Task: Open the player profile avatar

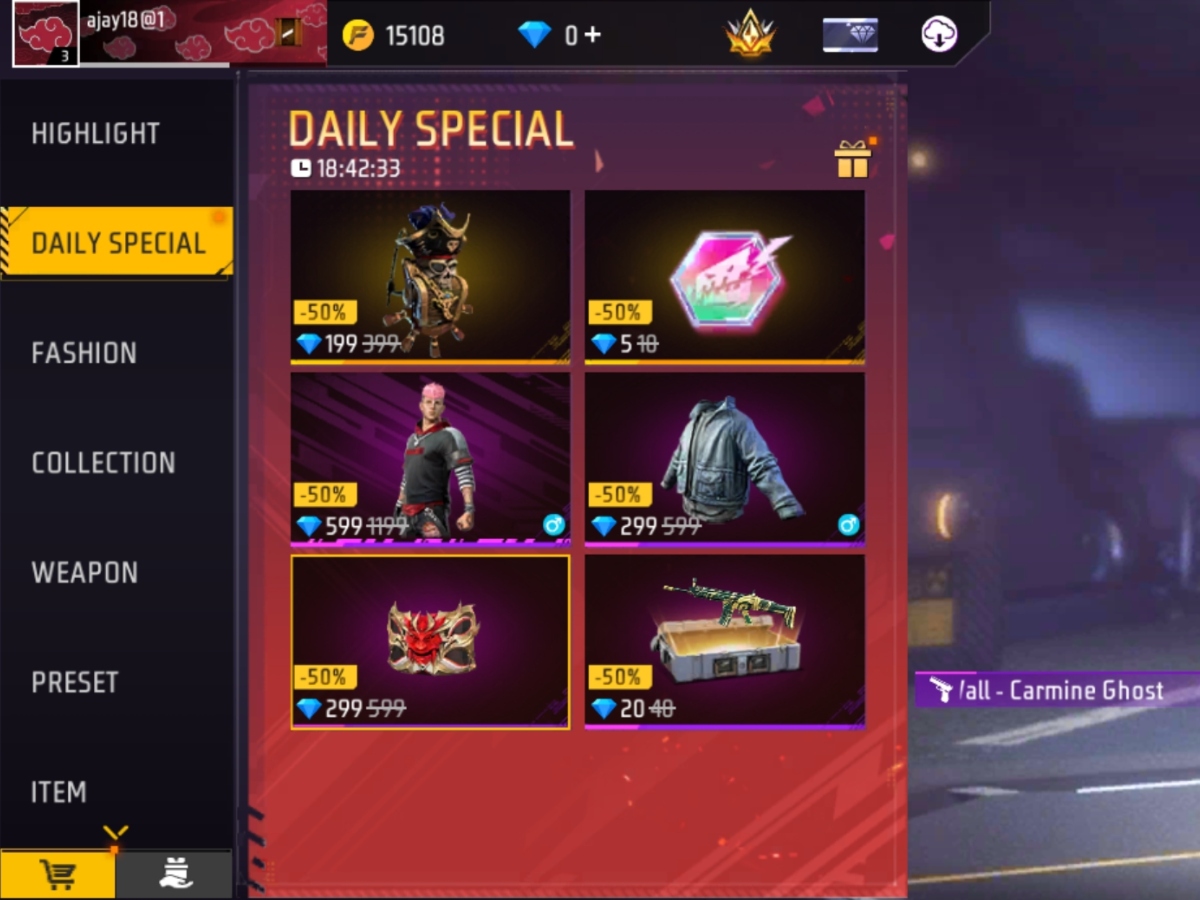Action: tap(45, 34)
